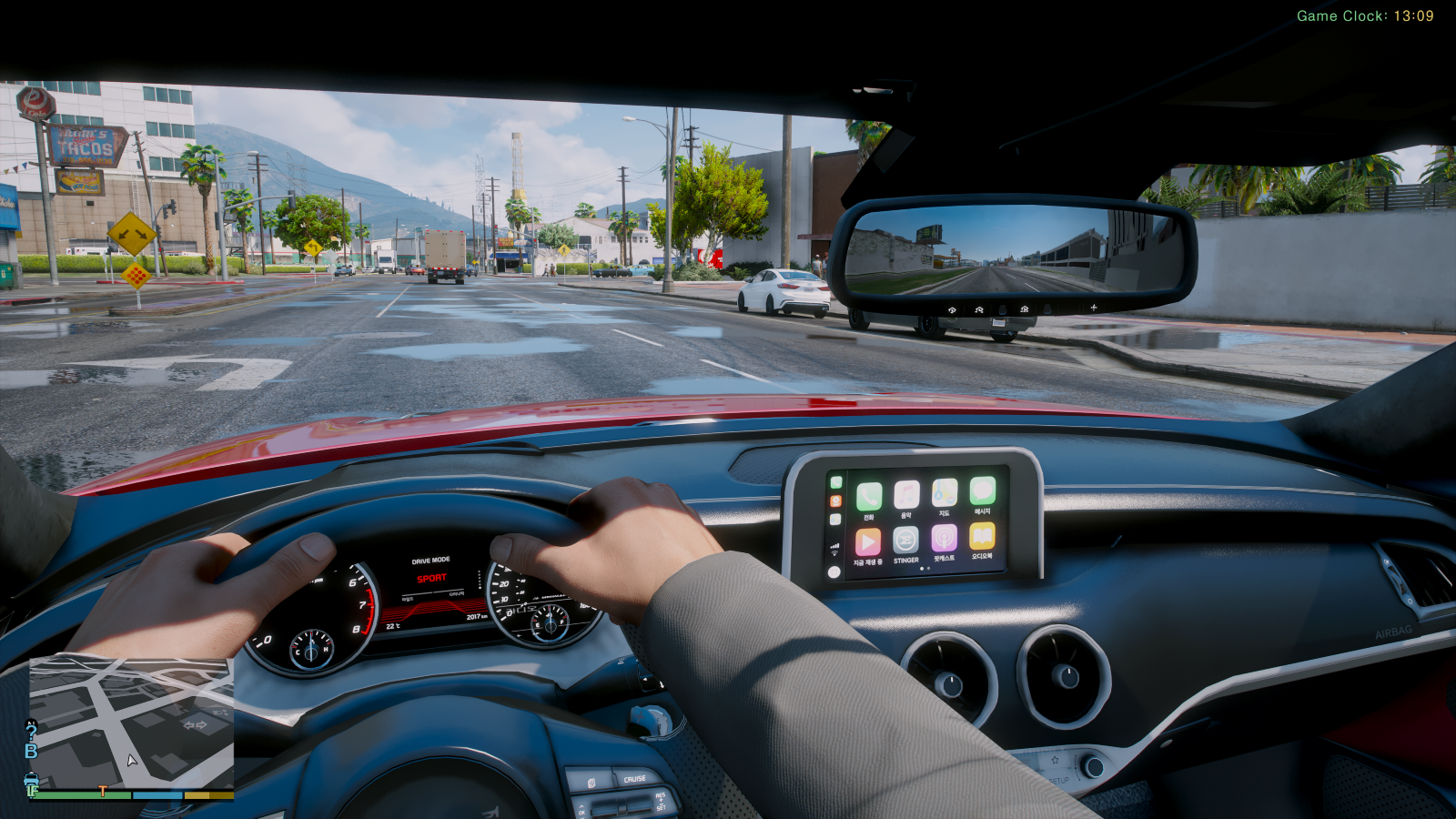Click the blue B mission blip
Image resolution: width=1456 pixels, height=819 pixels.
[31, 751]
